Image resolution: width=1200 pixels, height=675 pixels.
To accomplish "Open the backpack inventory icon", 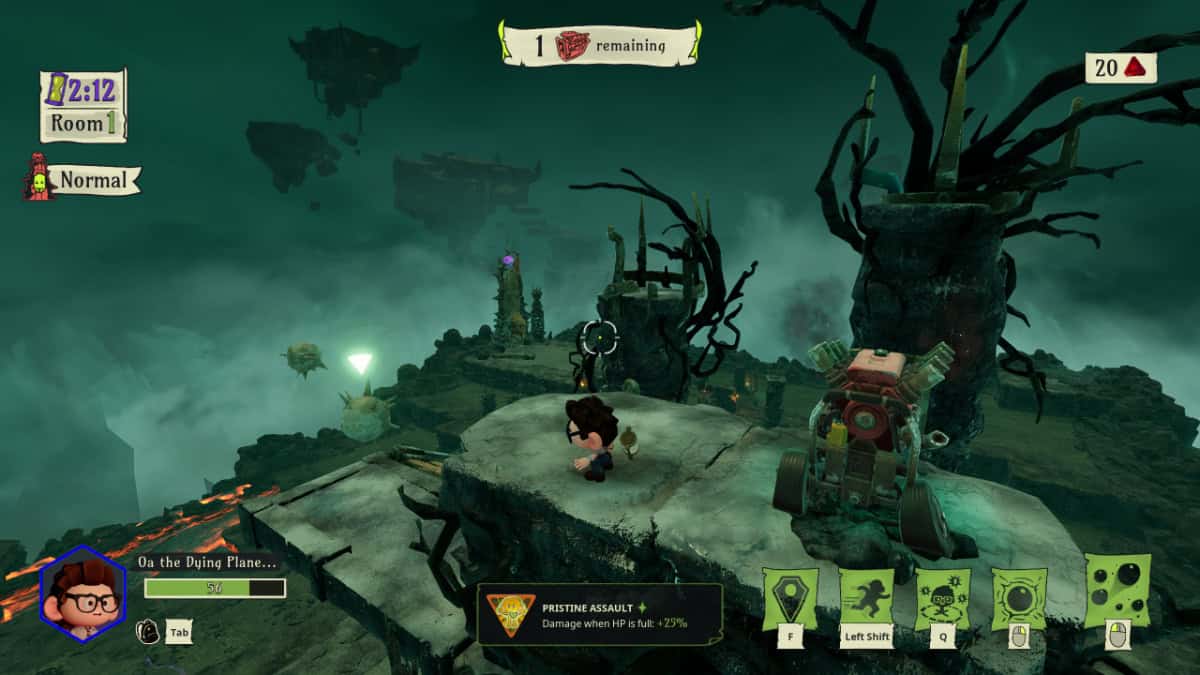I will point(147,632).
